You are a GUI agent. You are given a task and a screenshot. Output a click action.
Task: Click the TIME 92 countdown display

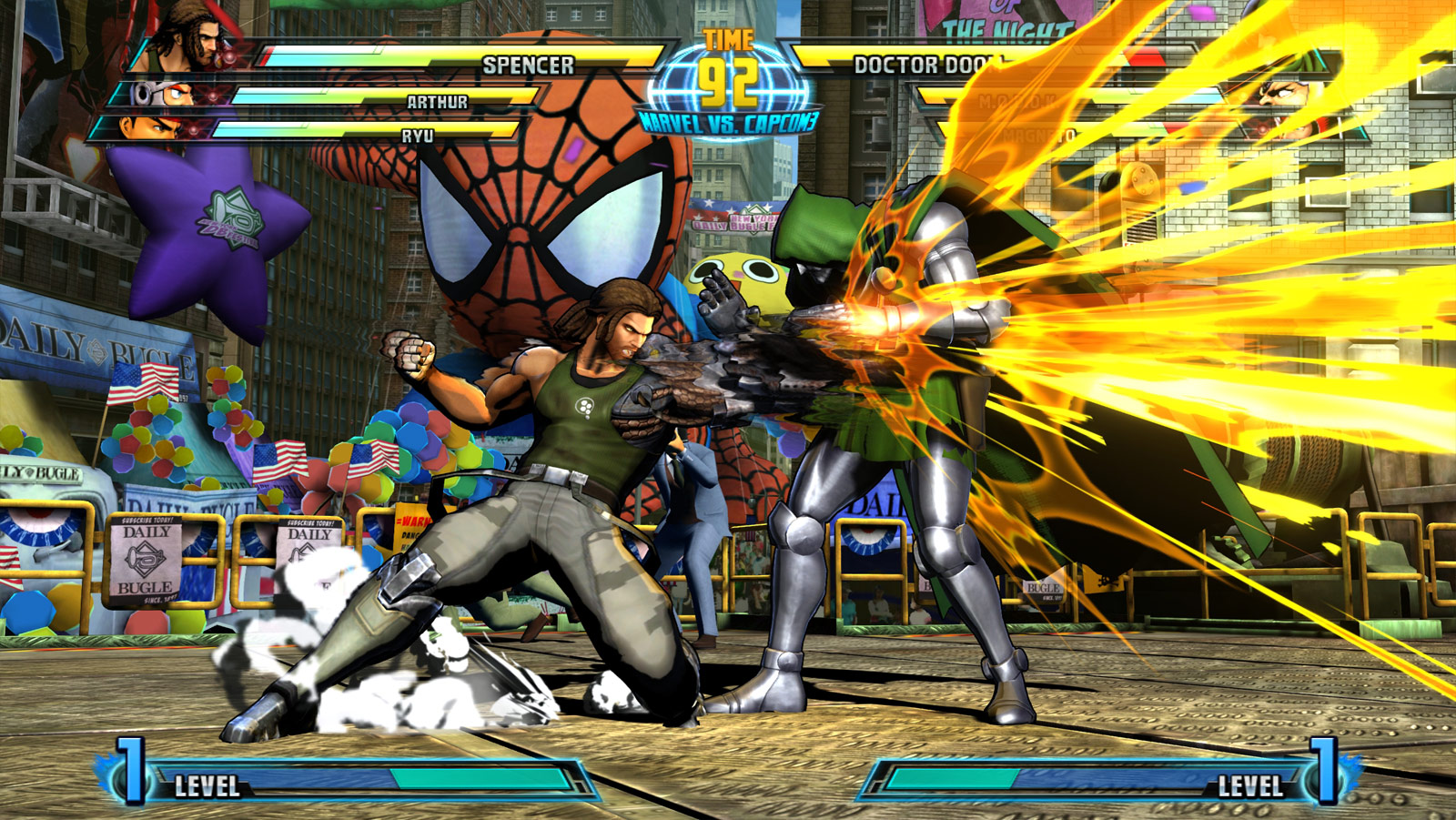click(x=724, y=64)
